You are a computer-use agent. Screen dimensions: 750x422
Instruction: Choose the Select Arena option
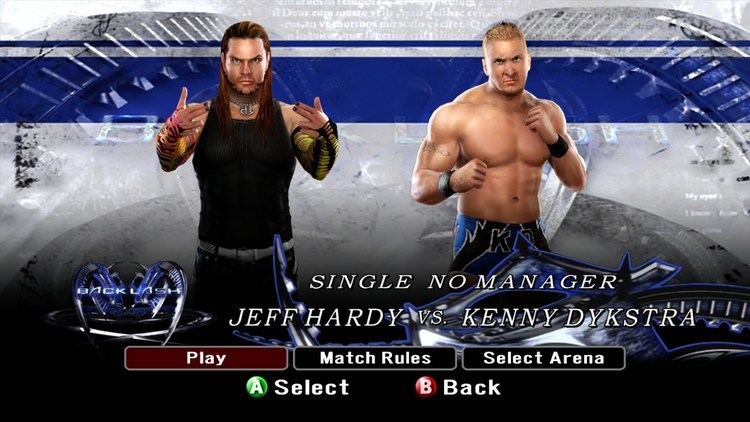point(543,358)
